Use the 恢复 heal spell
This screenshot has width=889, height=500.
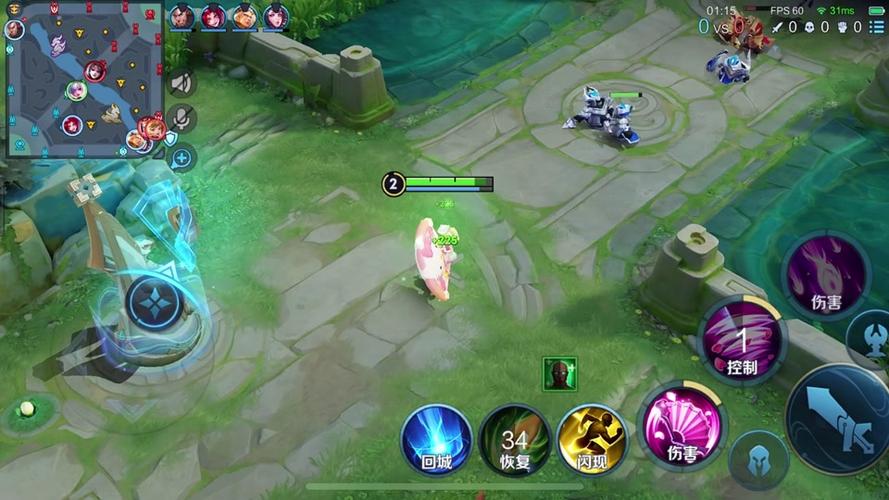click(x=514, y=440)
